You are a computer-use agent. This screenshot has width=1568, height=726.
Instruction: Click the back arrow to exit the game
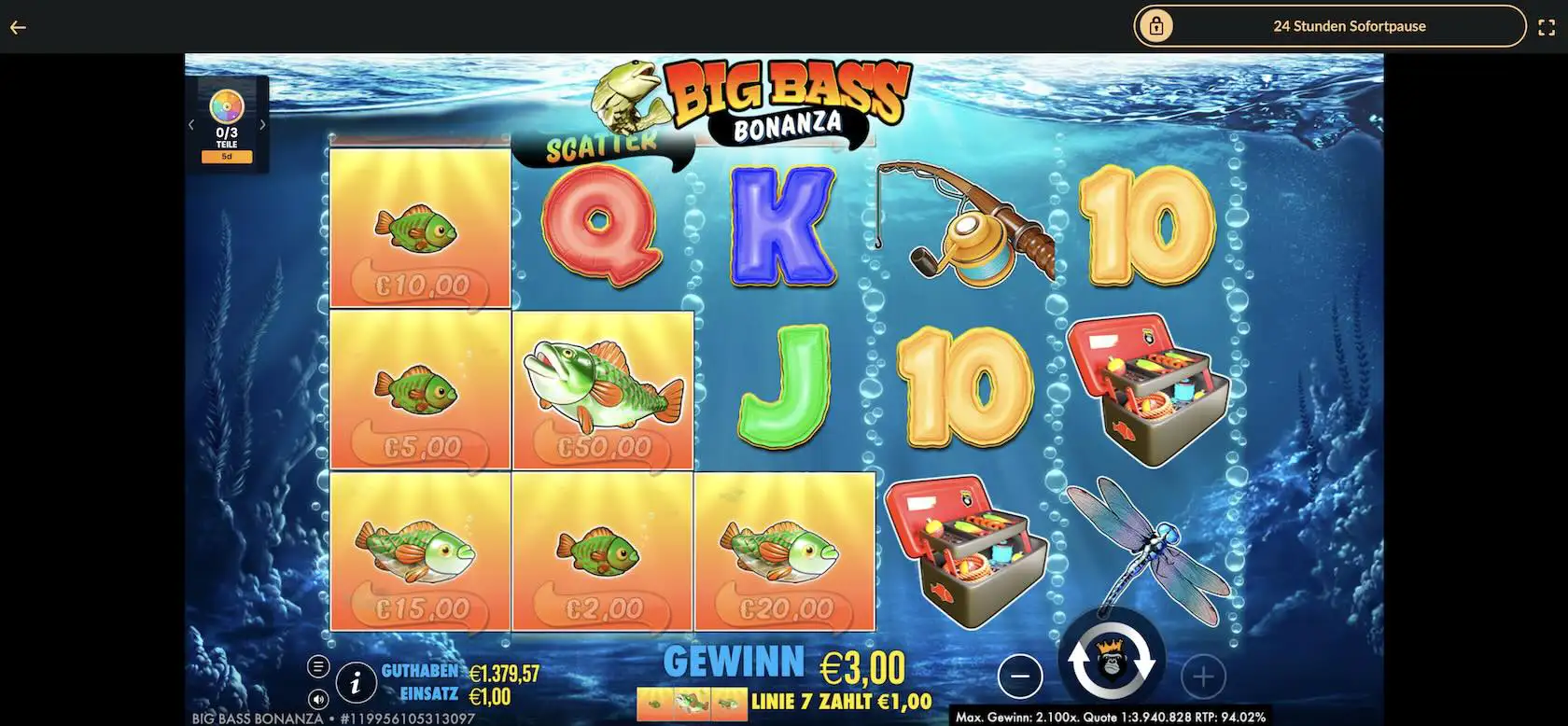point(17,25)
